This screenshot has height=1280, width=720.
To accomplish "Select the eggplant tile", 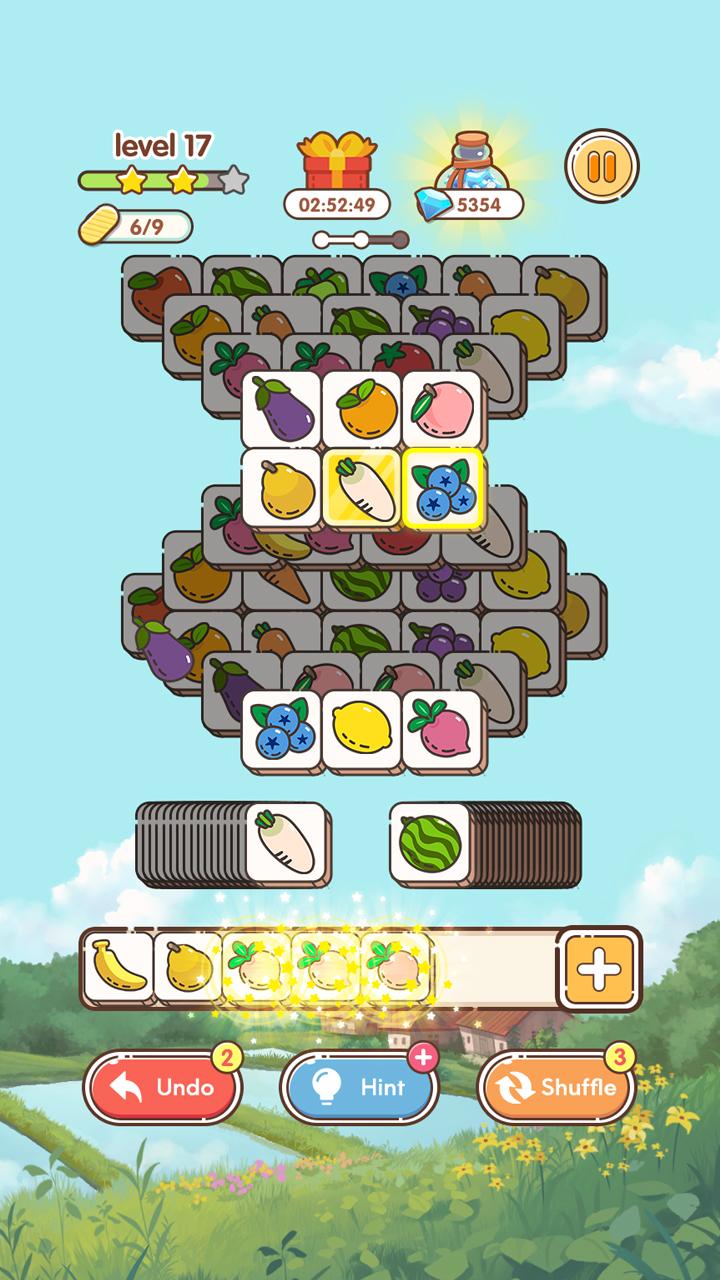I will click(281, 410).
